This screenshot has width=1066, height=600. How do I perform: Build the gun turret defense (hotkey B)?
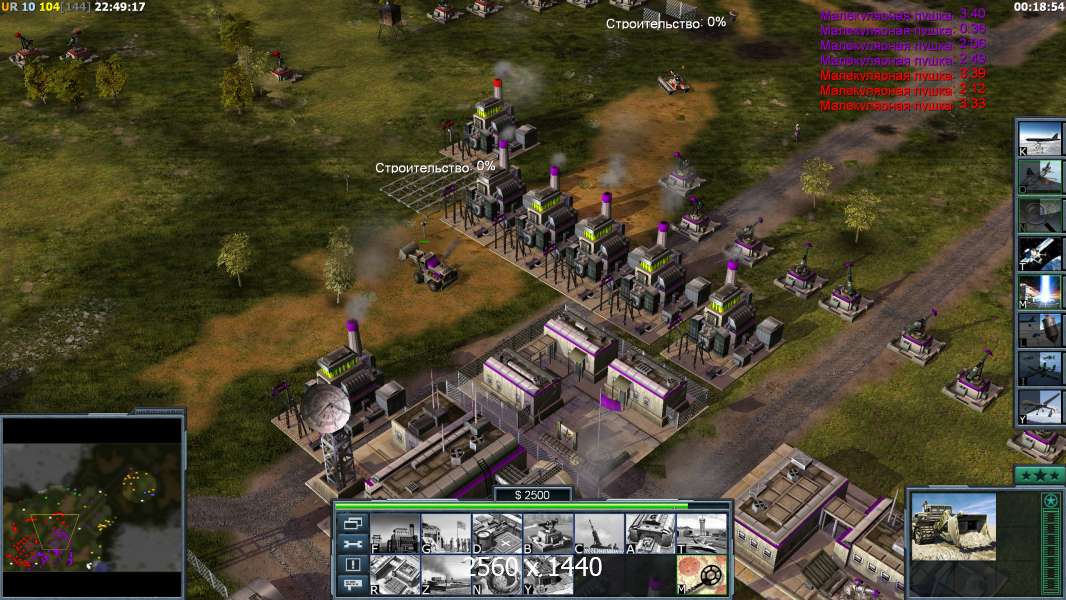(548, 534)
